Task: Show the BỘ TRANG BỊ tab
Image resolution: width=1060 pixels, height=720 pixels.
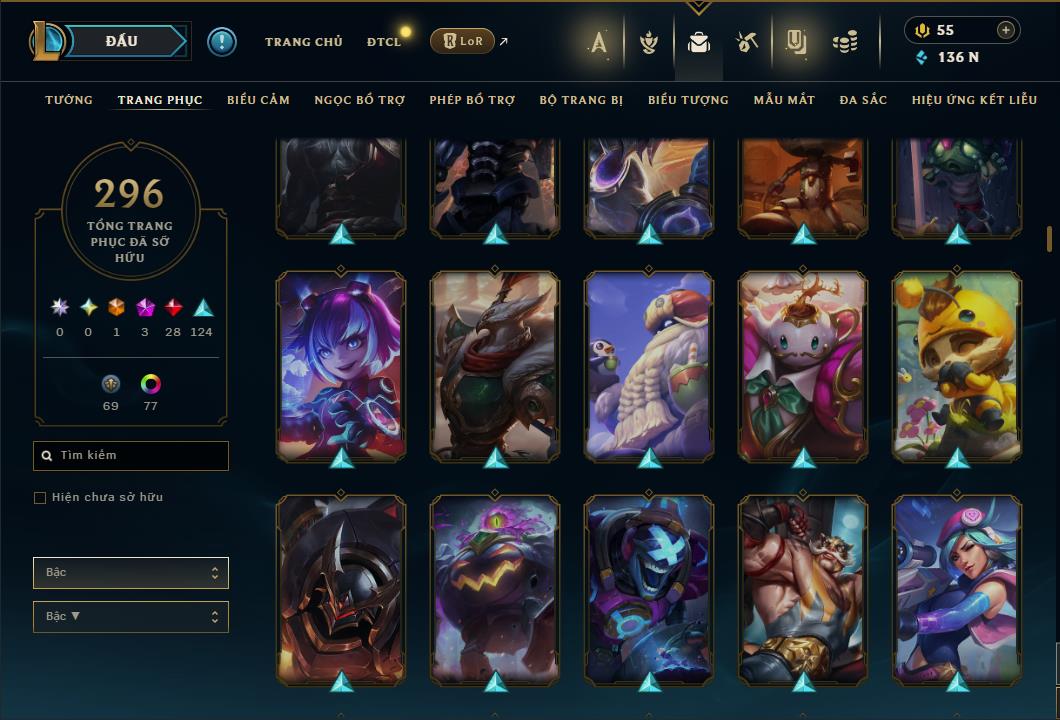Action: coord(581,100)
